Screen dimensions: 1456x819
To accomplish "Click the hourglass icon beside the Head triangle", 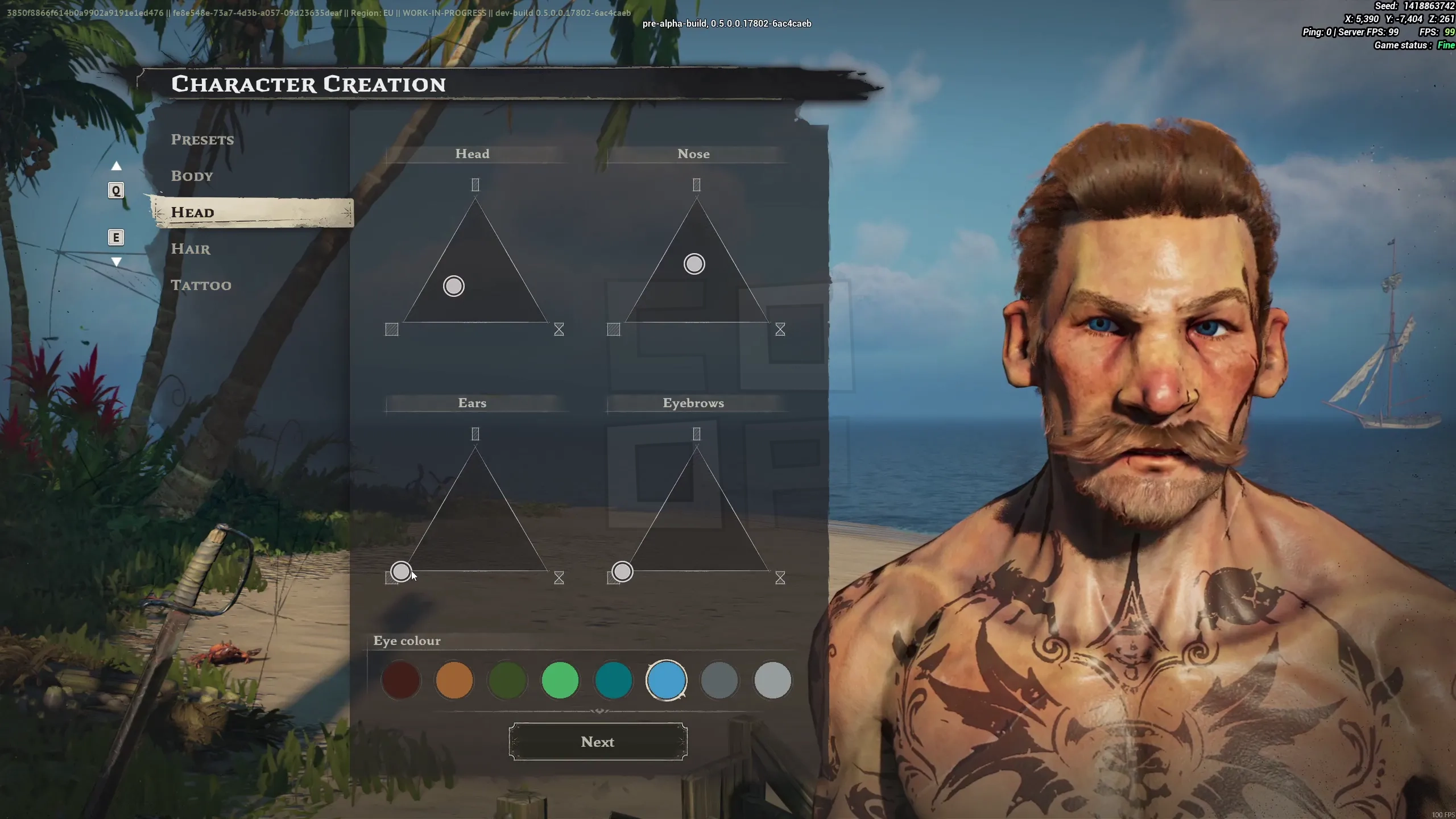I will point(558,329).
